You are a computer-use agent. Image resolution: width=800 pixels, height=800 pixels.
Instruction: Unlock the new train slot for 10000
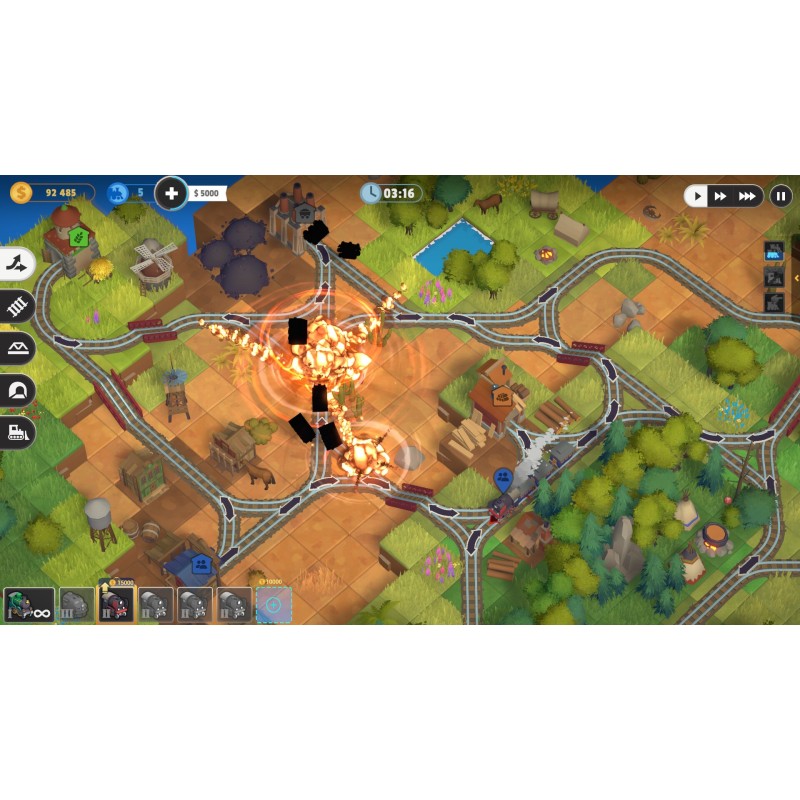274,604
